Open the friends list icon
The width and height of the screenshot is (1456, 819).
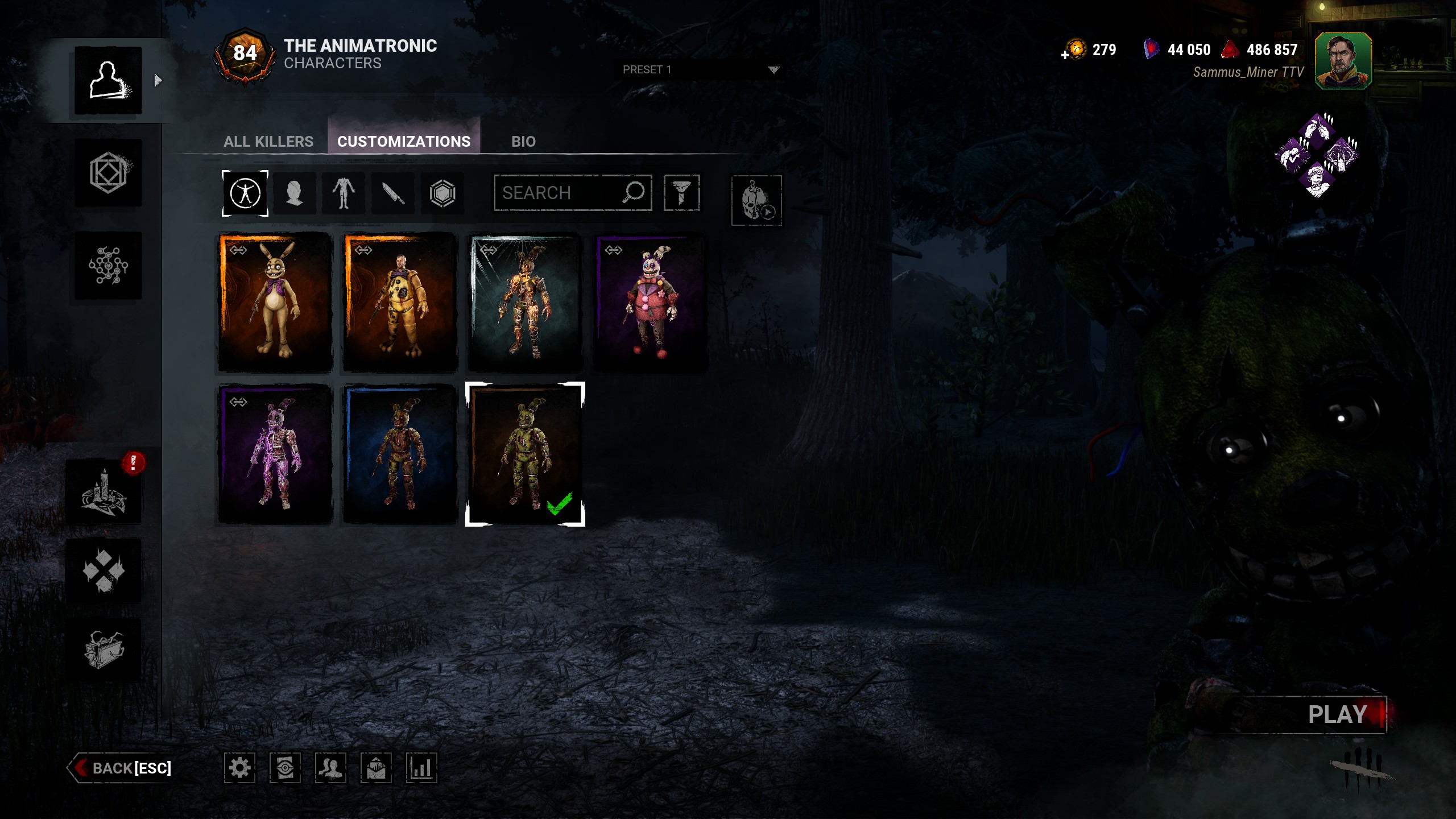pyautogui.click(x=330, y=768)
